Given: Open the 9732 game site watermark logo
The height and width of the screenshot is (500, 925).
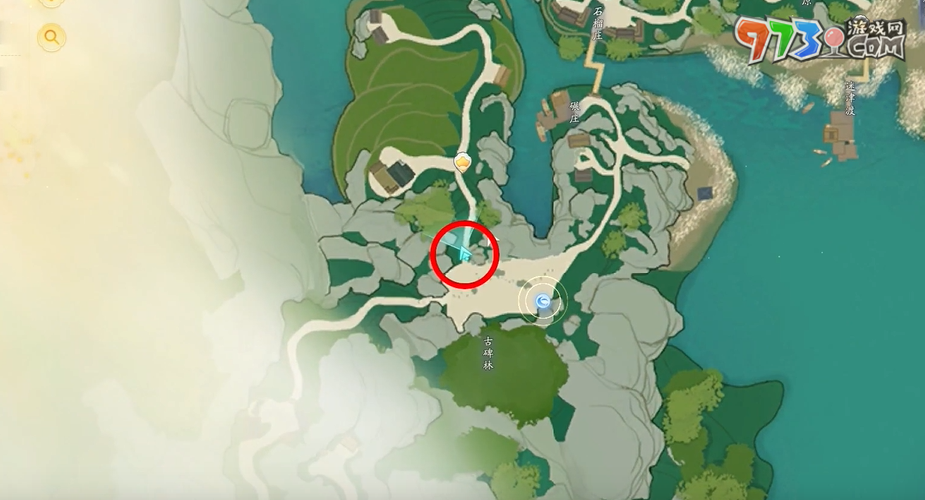Looking at the screenshot, I should point(819,40).
